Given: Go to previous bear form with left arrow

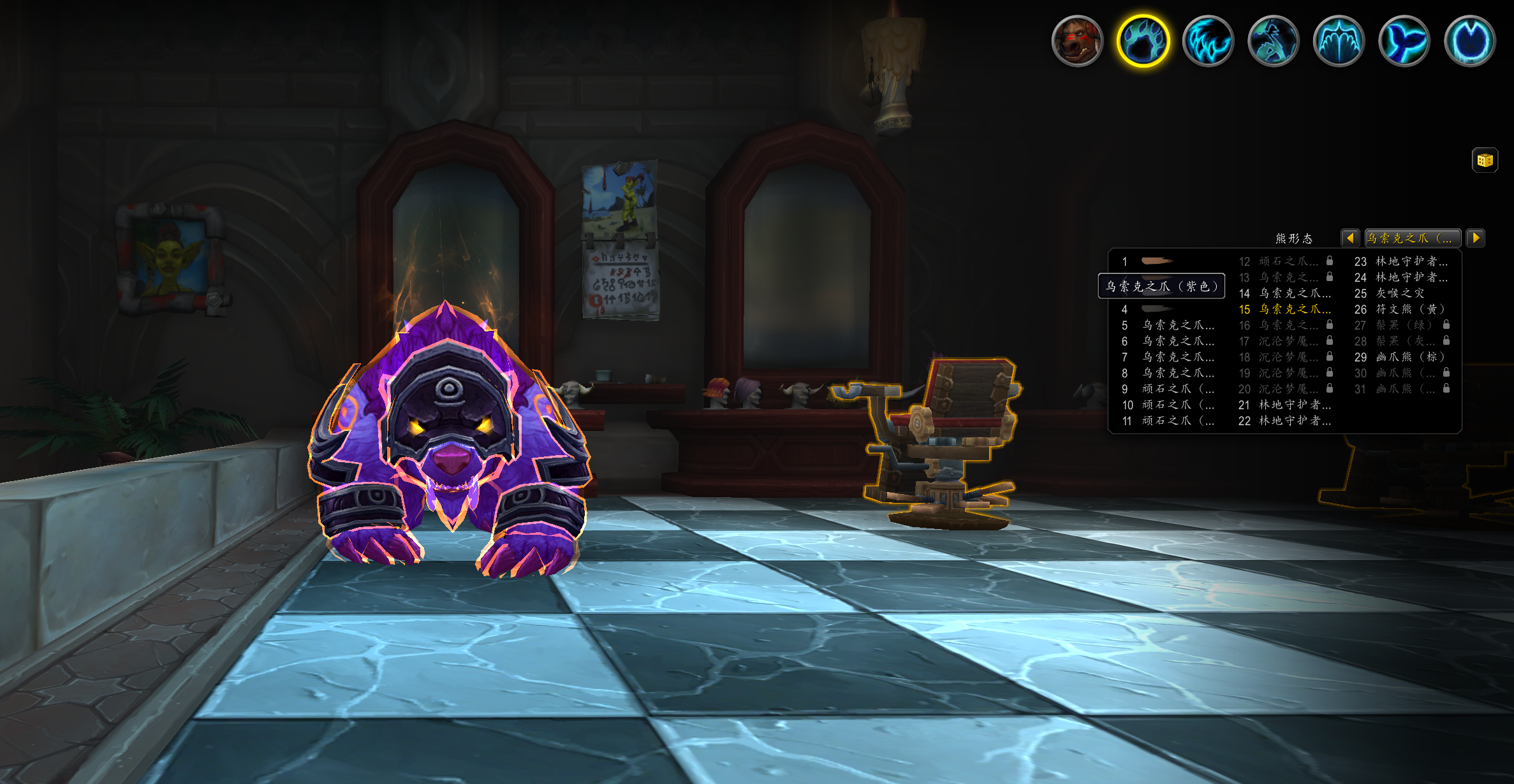Looking at the screenshot, I should tap(1350, 238).
